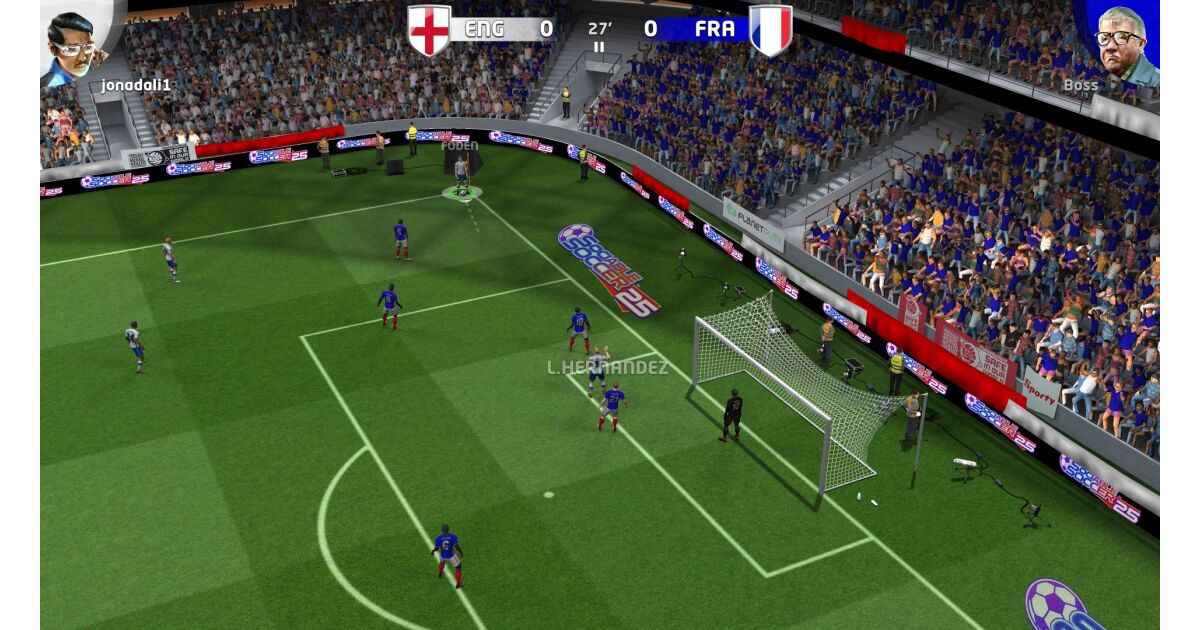Viewport: 1200px width, 630px height.
Task: Click the England team crest
Action: (x=429, y=30)
